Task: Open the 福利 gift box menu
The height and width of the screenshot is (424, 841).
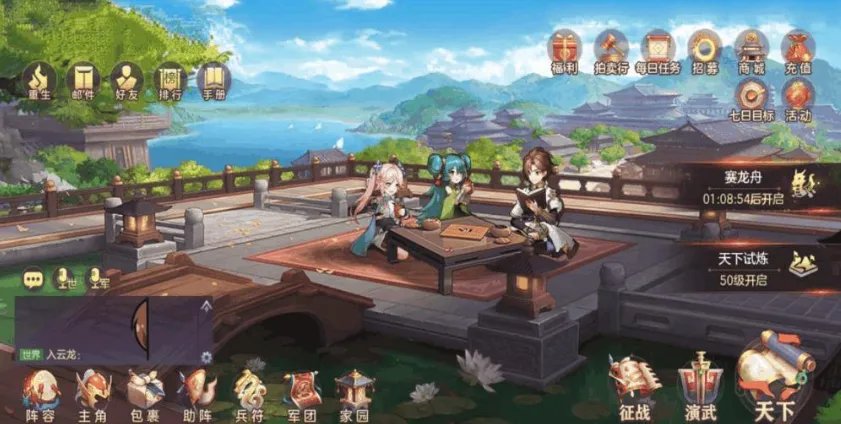Action: [562, 50]
